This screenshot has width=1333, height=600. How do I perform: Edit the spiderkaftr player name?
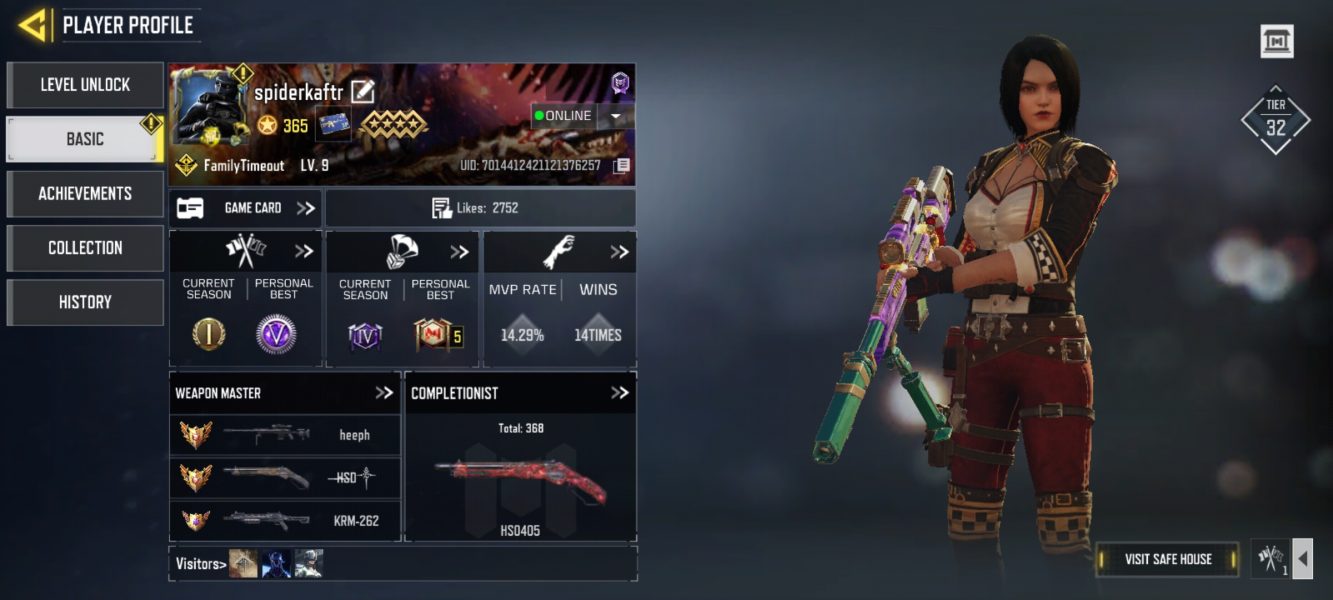362,92
